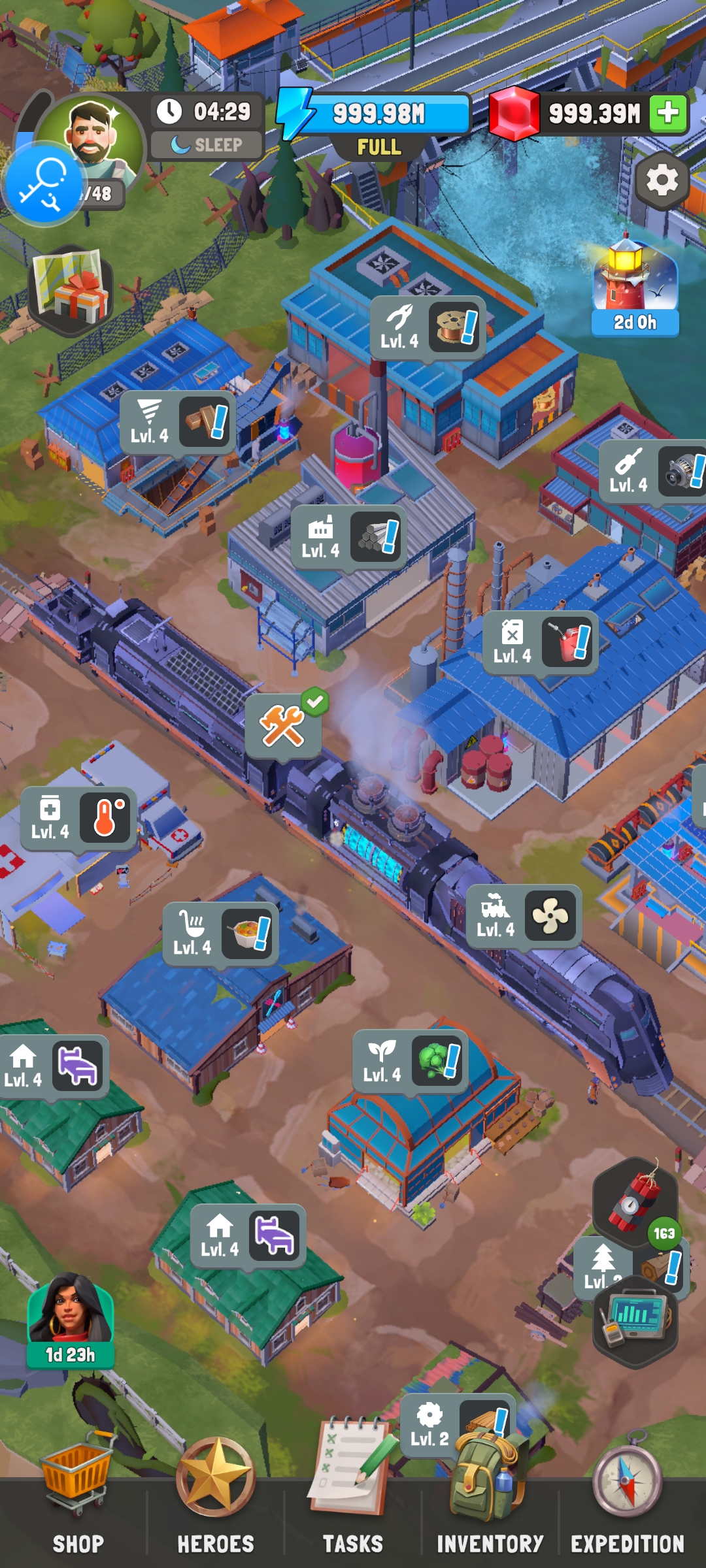Image resolution: width=706 pixels, height=1568 pixels.
Task: Tap the Sleep schedule button
Action: 207,145
